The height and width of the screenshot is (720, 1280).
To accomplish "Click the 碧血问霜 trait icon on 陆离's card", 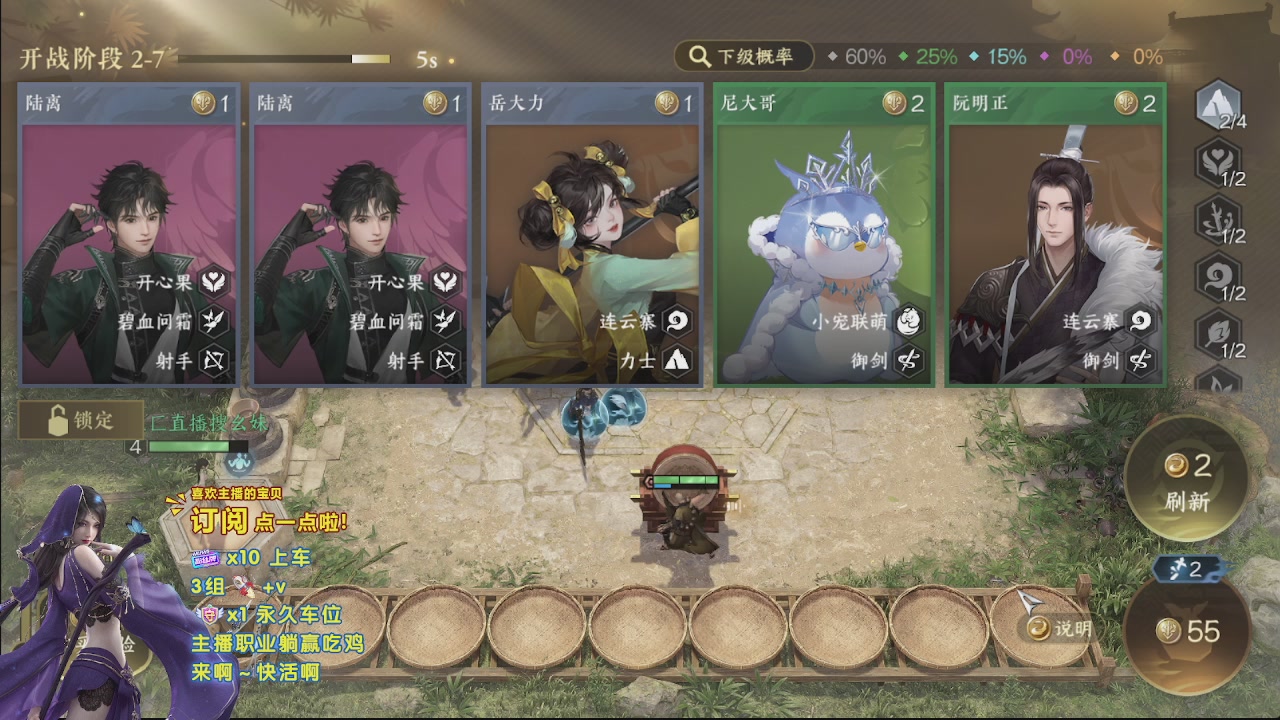I will [213, 323].
